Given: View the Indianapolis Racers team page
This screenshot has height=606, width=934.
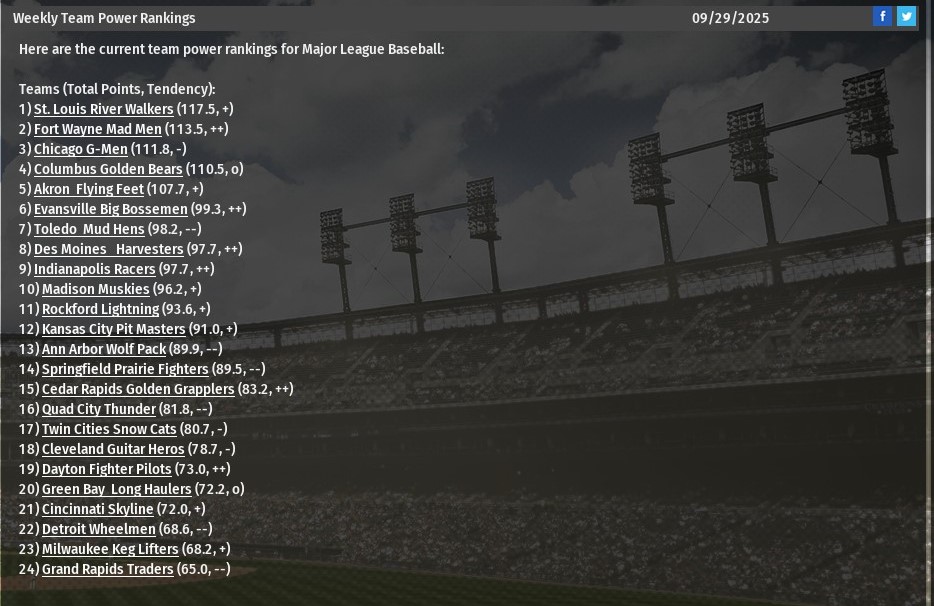Looking at the screenshot, I should tap(94, 269).
